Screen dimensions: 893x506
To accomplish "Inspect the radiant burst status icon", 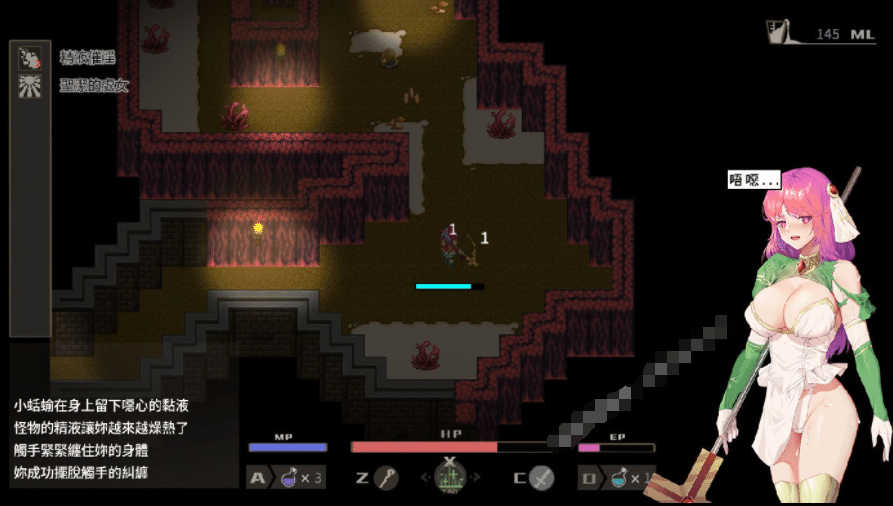I will click(30, 86).
